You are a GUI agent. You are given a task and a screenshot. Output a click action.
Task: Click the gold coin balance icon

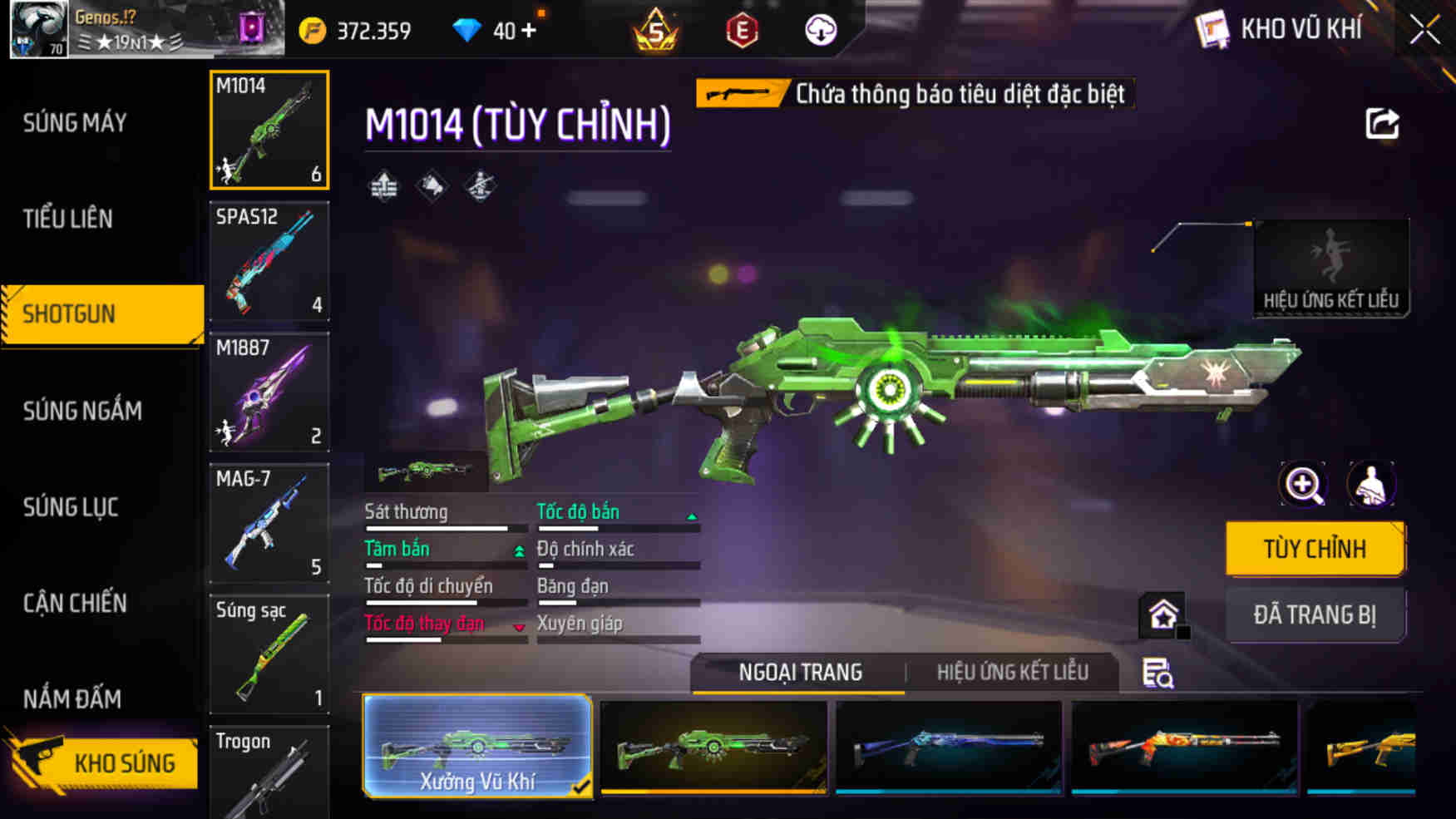click(x=313, y=28)
